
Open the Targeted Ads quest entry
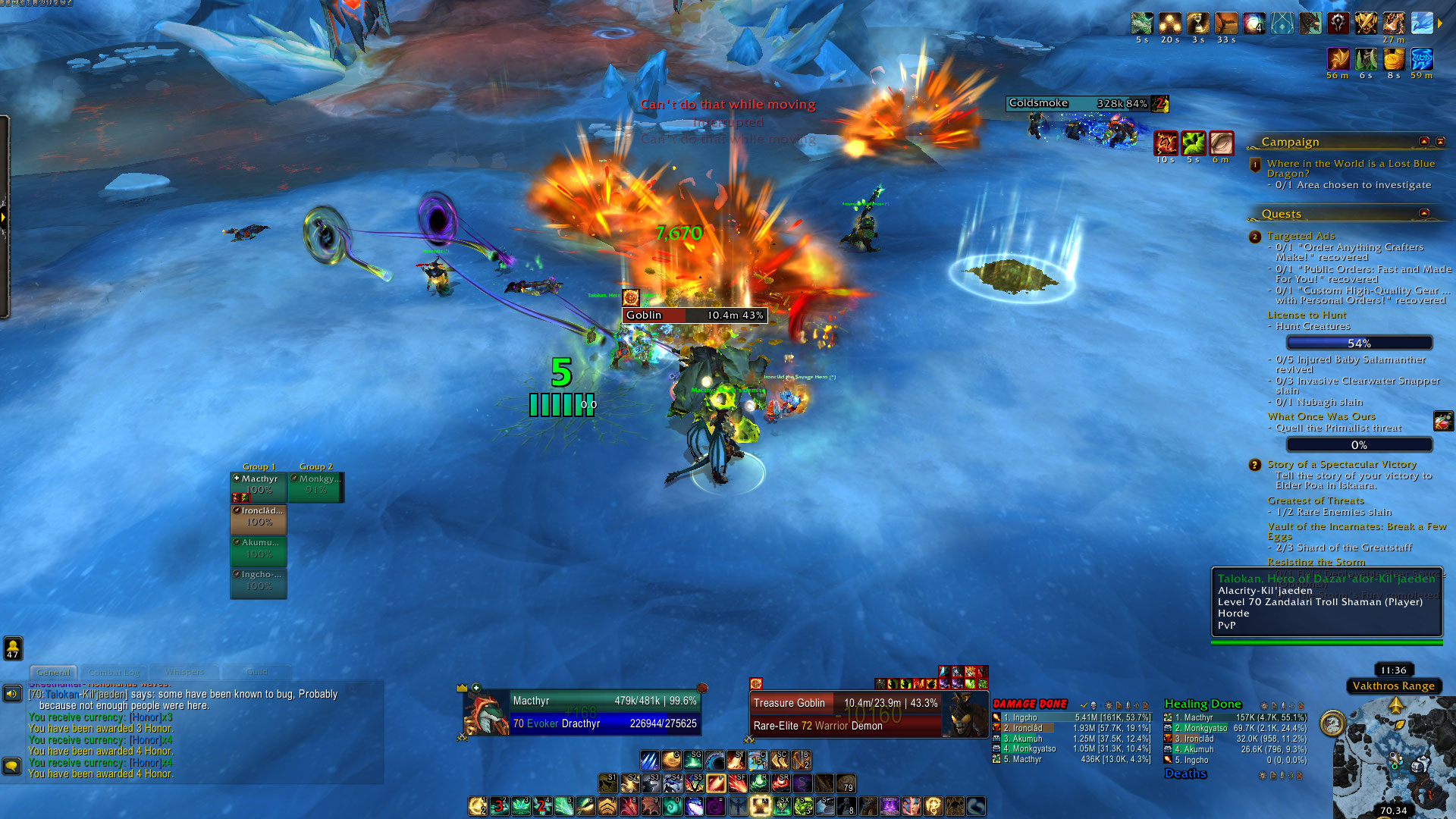[1301, 236]
